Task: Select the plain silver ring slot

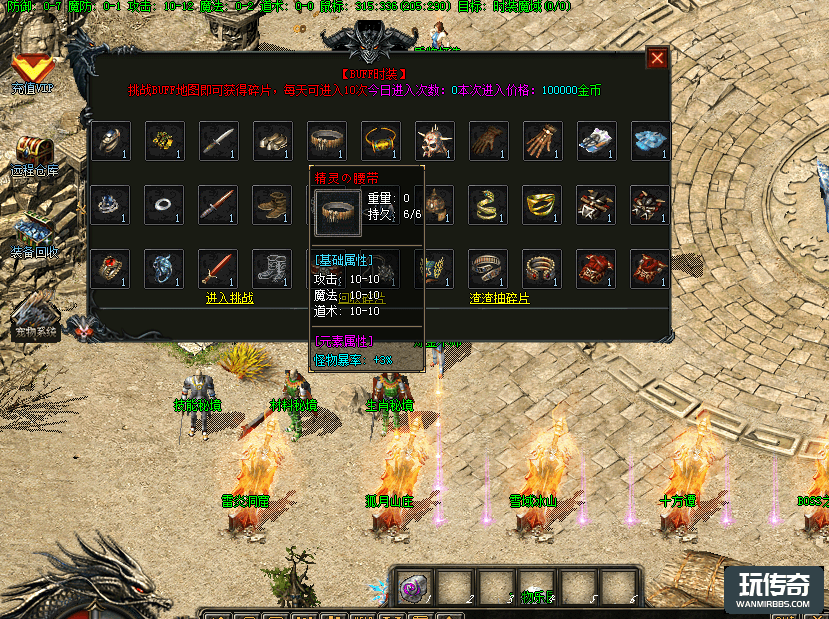Action: tap(164, 205)
